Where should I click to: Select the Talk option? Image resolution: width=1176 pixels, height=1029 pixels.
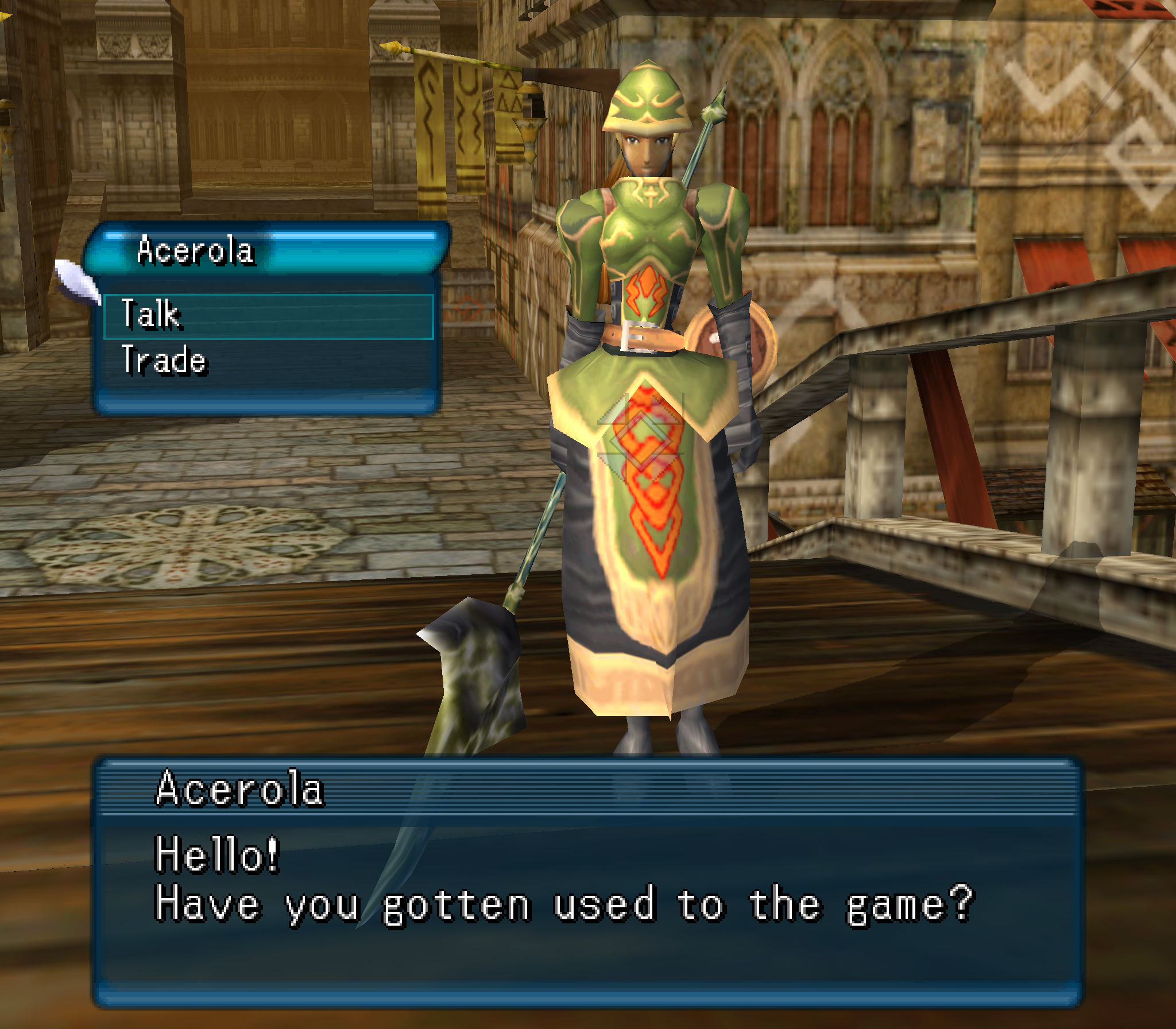point(268,316)
